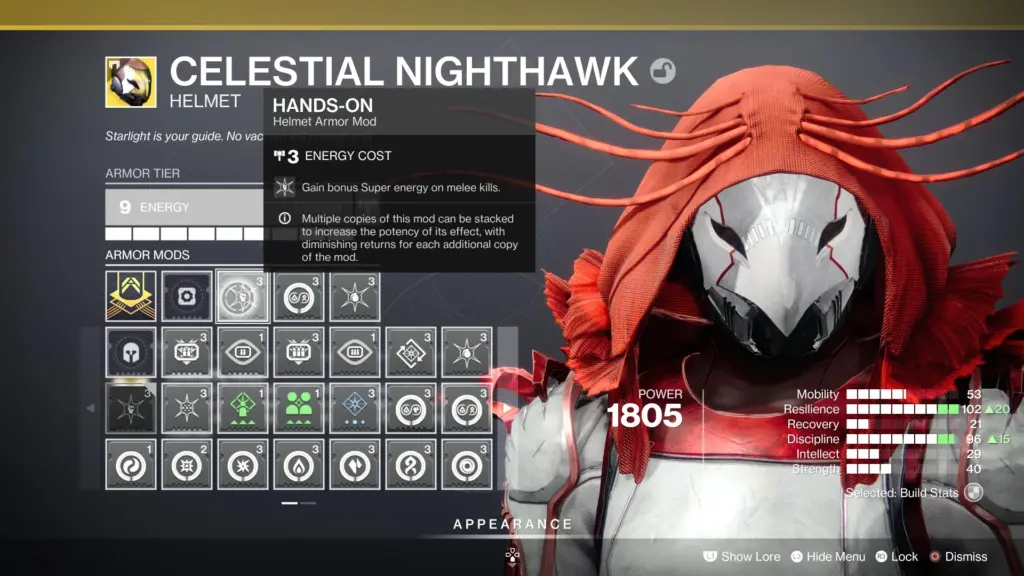Select the concentric rings circle mod

pos(466,464)
